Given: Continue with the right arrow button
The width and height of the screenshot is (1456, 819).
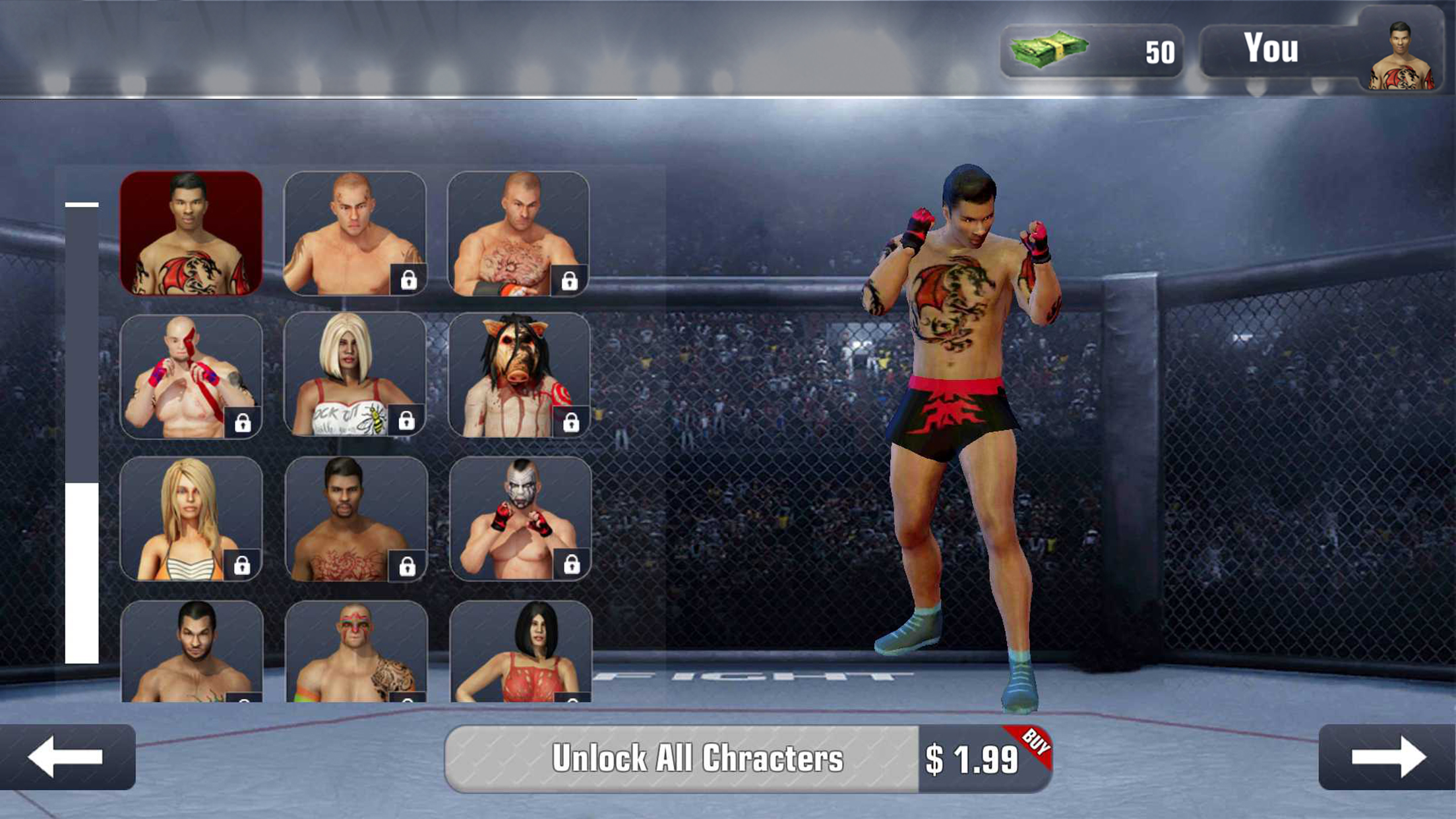Looking at the screenshot, I should [x=1387, y=757].
